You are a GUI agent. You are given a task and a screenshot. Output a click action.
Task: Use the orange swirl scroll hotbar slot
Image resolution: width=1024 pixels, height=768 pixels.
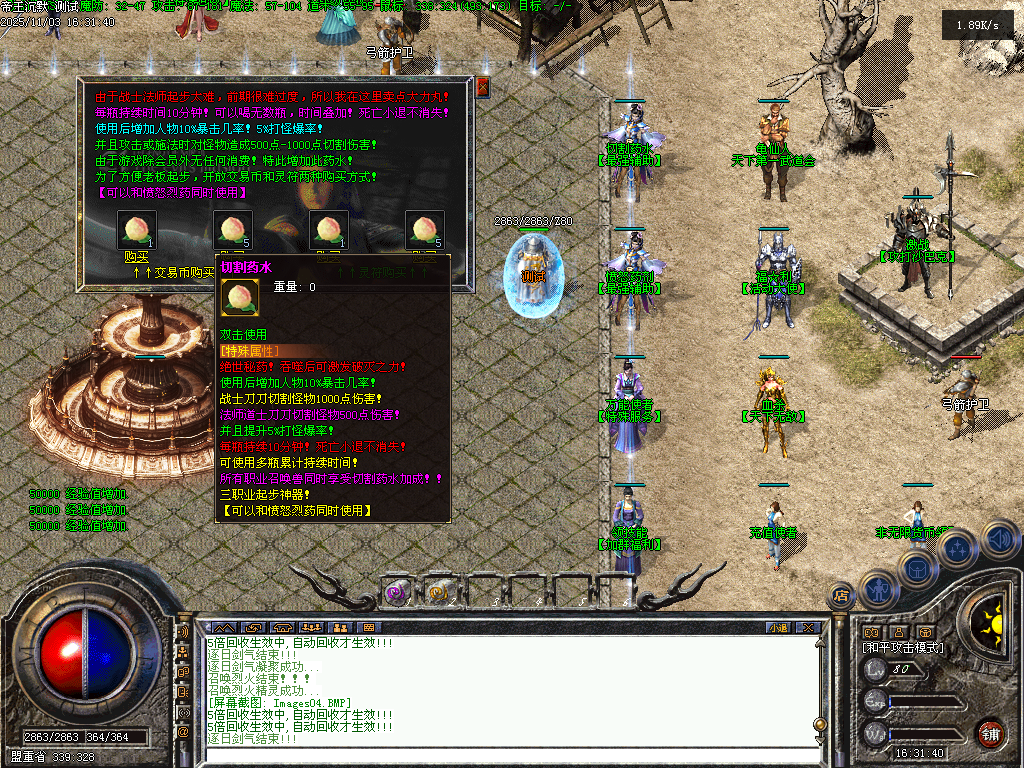coord(437,593)
